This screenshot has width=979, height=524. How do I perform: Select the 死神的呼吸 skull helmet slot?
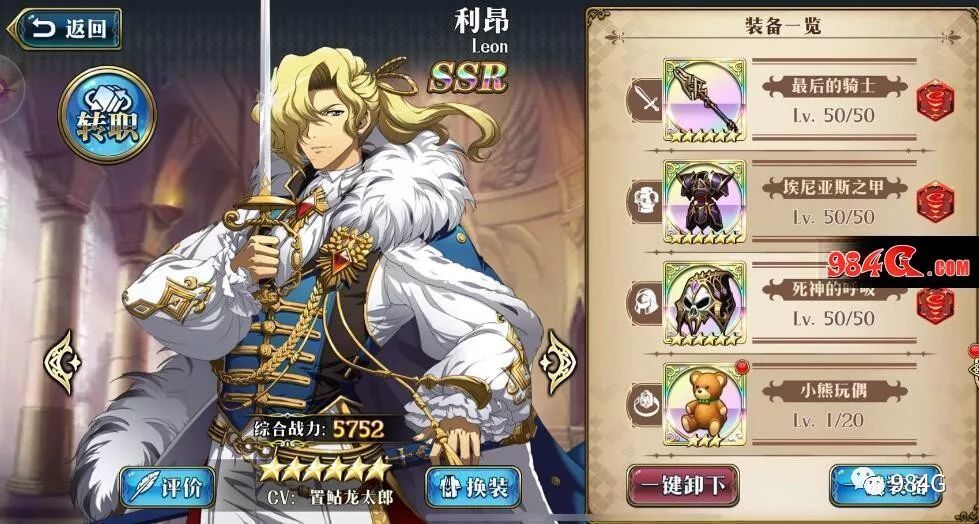pos(704,304)
